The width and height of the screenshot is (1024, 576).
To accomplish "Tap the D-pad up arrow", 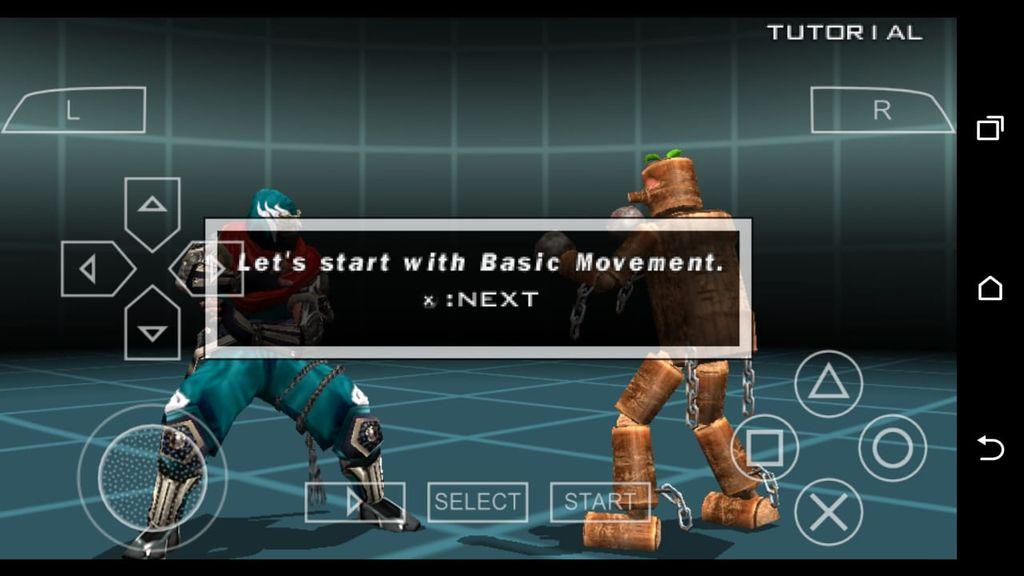I will pyautogui.click(x=152, y=208).
